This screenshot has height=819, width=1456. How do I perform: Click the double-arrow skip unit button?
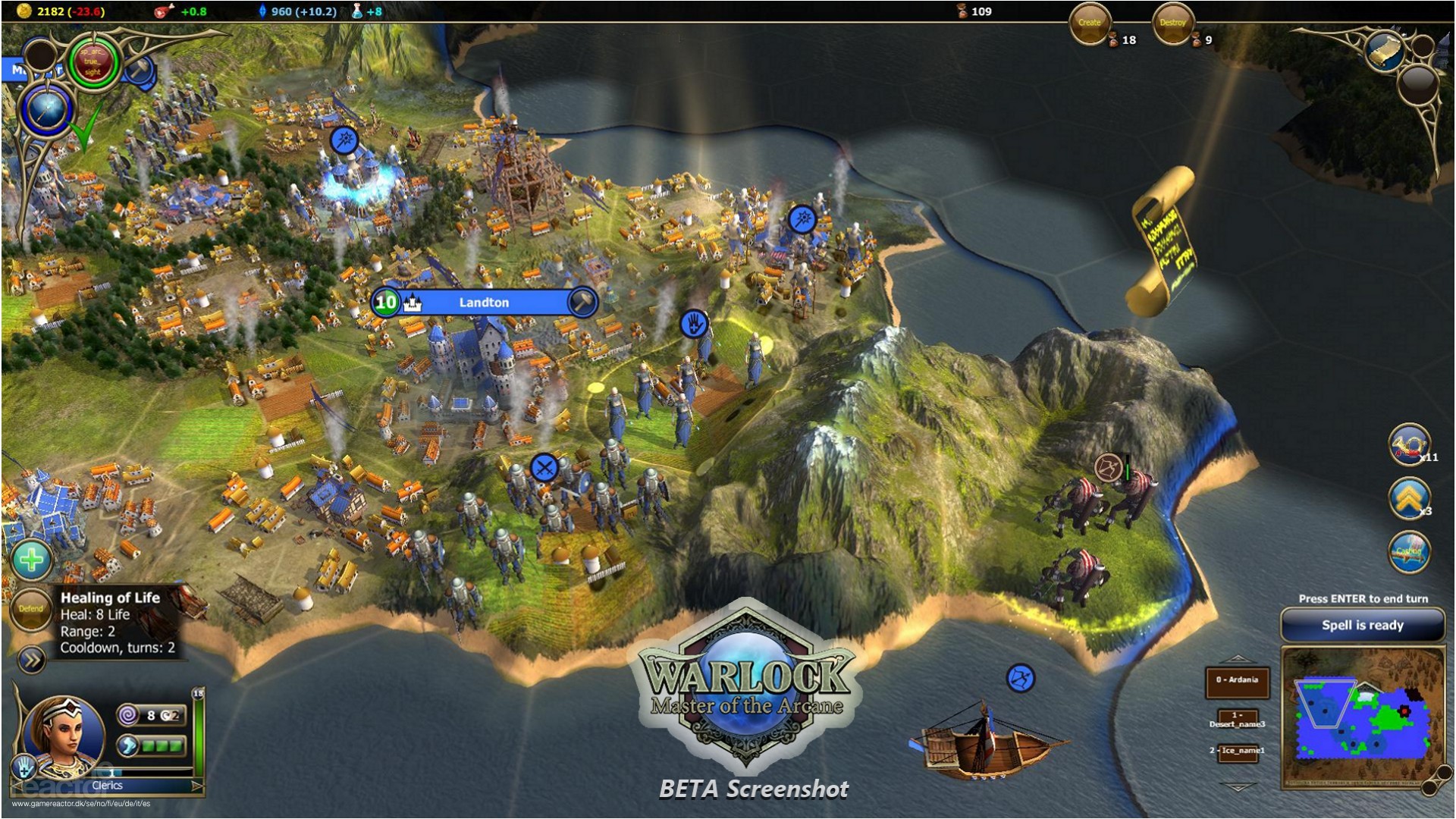click(31, 661)
